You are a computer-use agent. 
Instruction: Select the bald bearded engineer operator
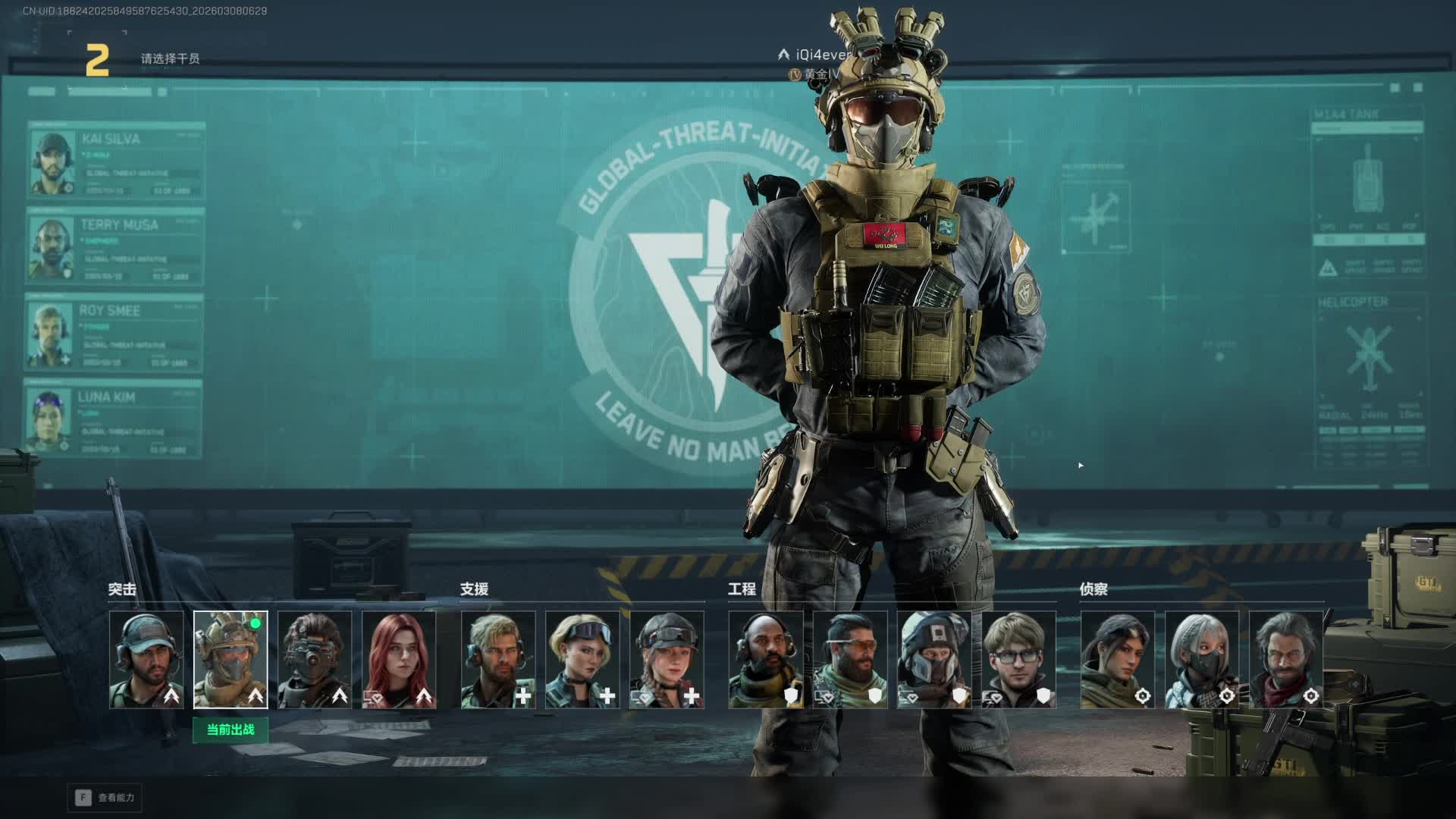click(766, 660)
